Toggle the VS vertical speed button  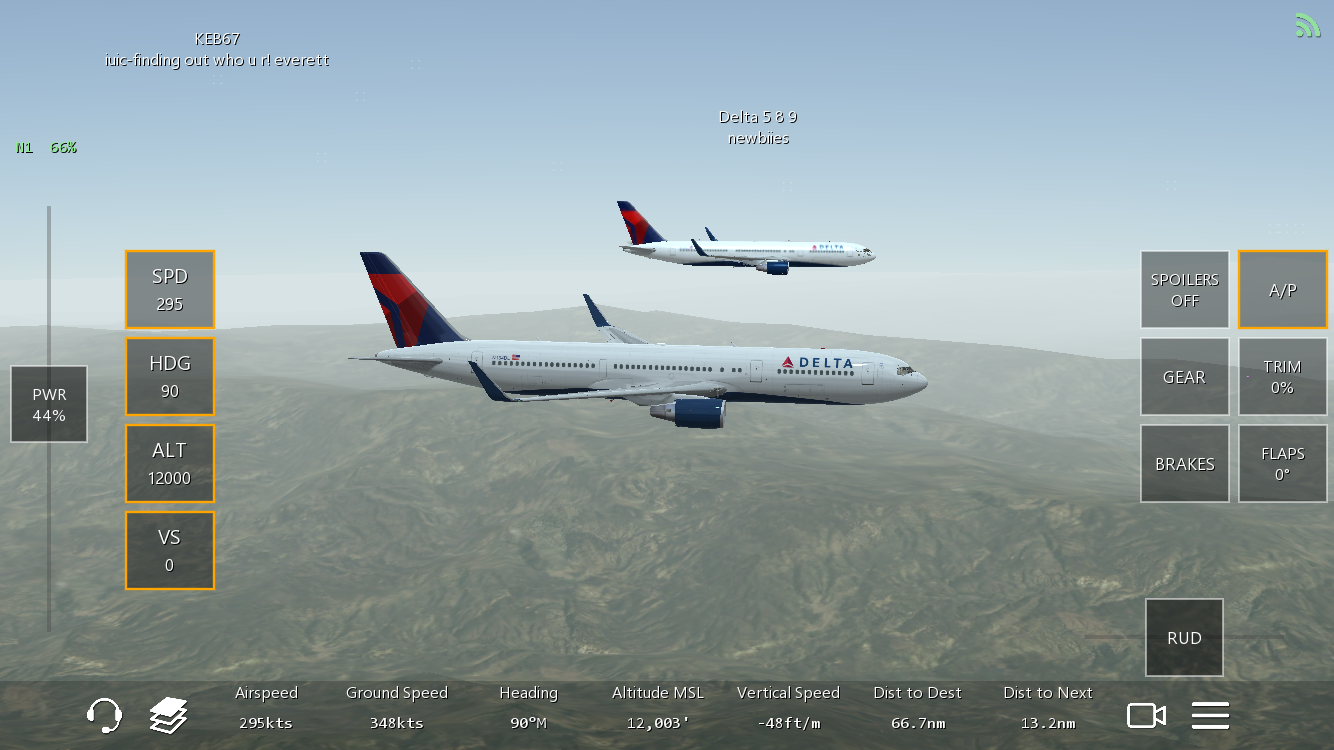[170, 551]
